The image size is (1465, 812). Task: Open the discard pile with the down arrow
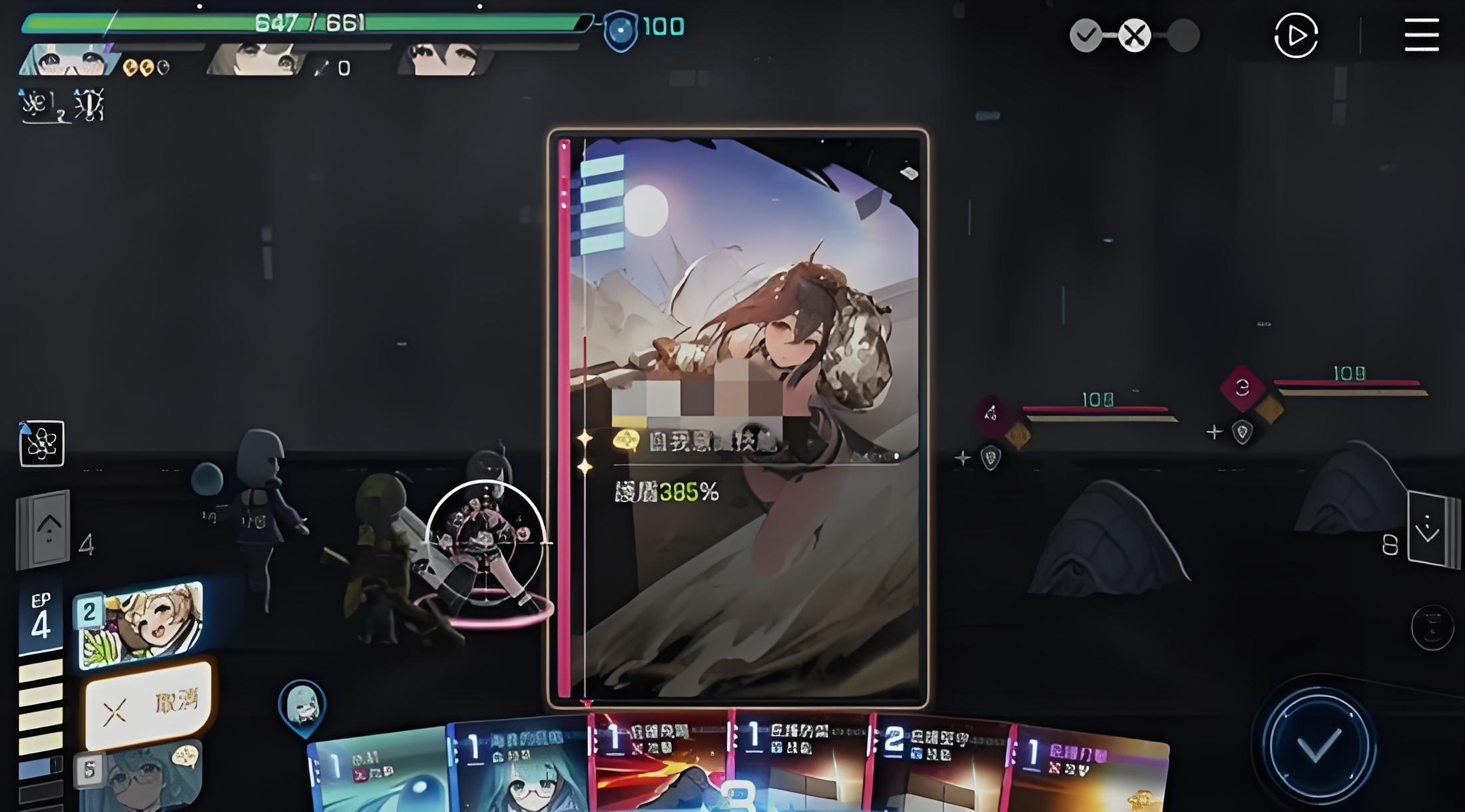tap(1430, 530)
